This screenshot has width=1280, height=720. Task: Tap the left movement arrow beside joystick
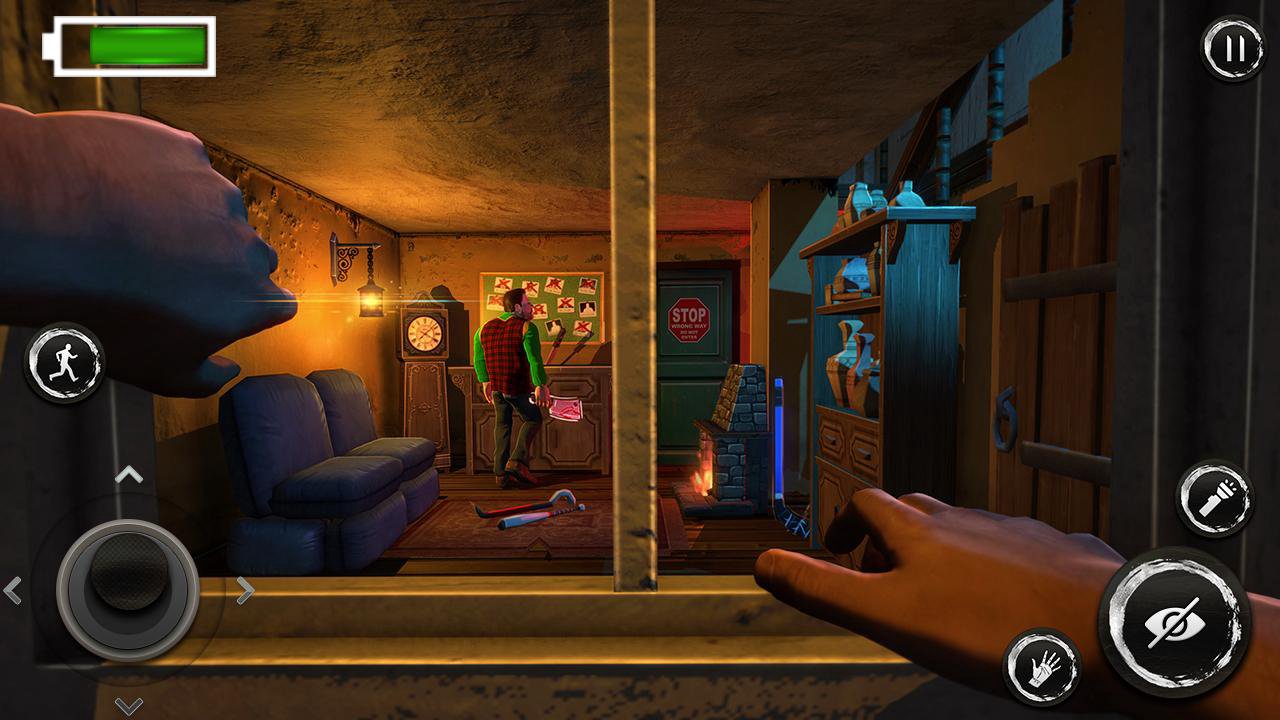[x=14, y=590]
